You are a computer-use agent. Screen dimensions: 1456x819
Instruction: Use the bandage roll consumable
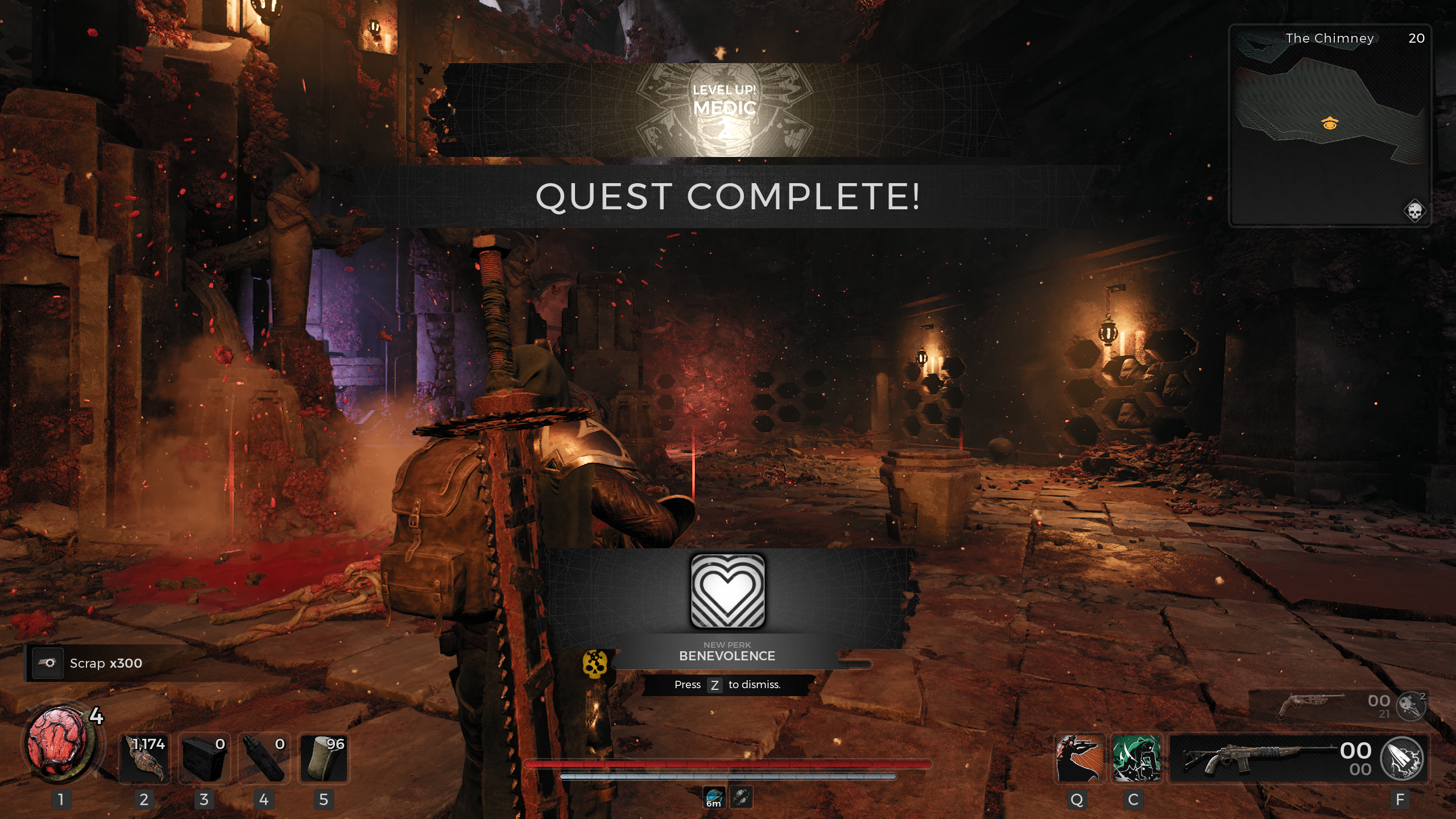[x=323, y=758]
